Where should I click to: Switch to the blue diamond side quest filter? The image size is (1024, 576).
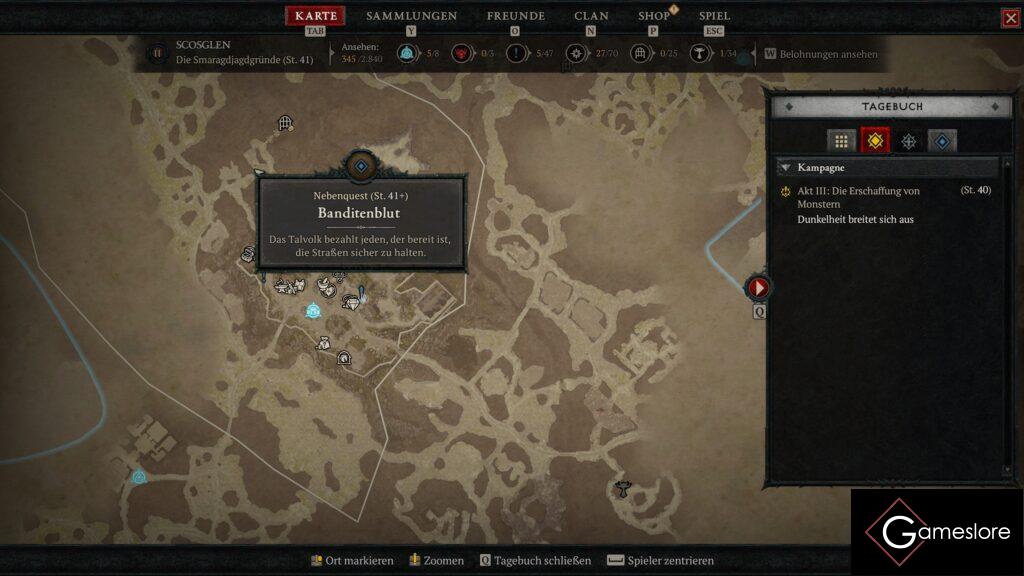942,141
